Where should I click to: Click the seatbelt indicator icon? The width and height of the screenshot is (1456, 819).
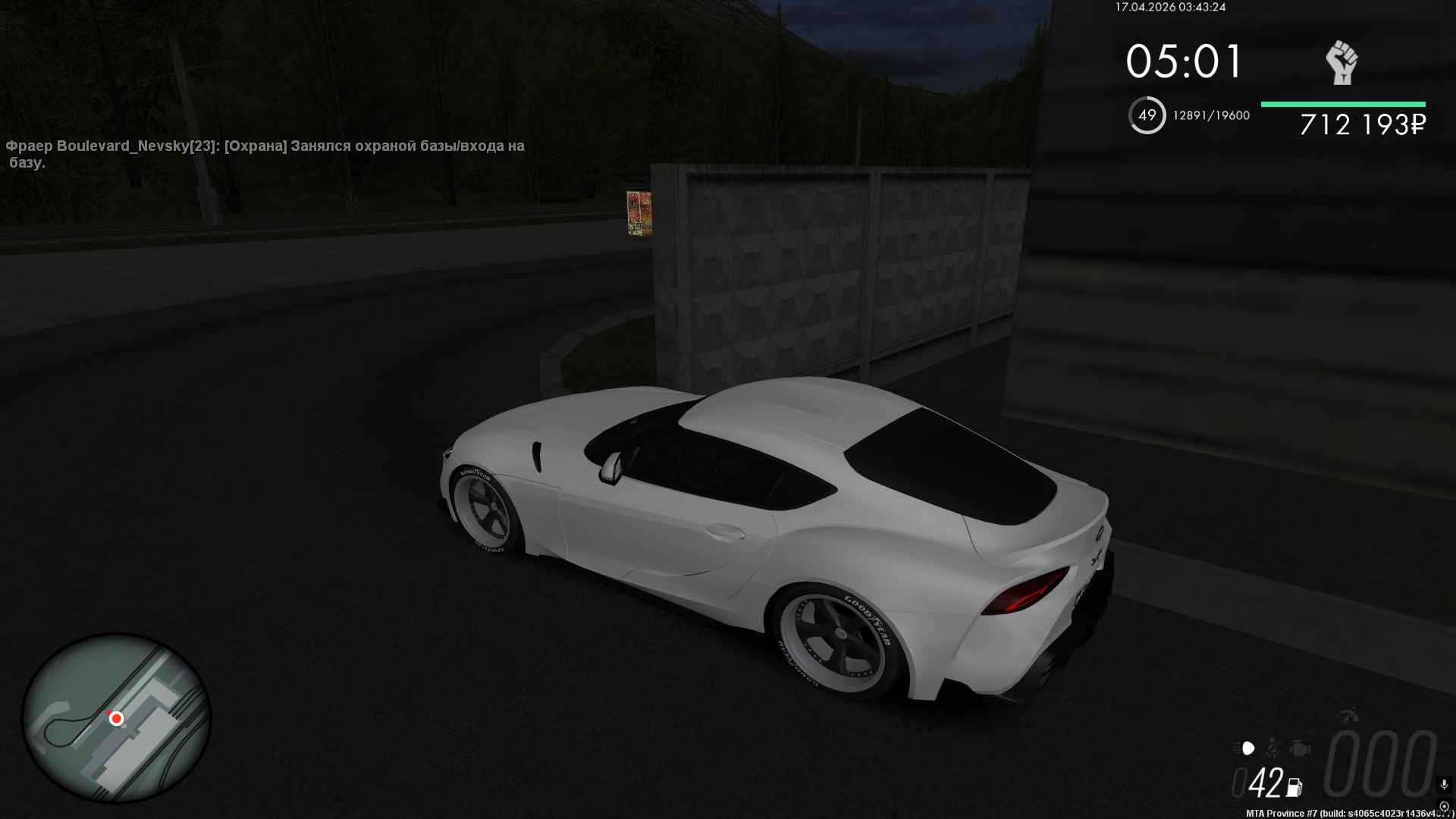pos(1272,748)
